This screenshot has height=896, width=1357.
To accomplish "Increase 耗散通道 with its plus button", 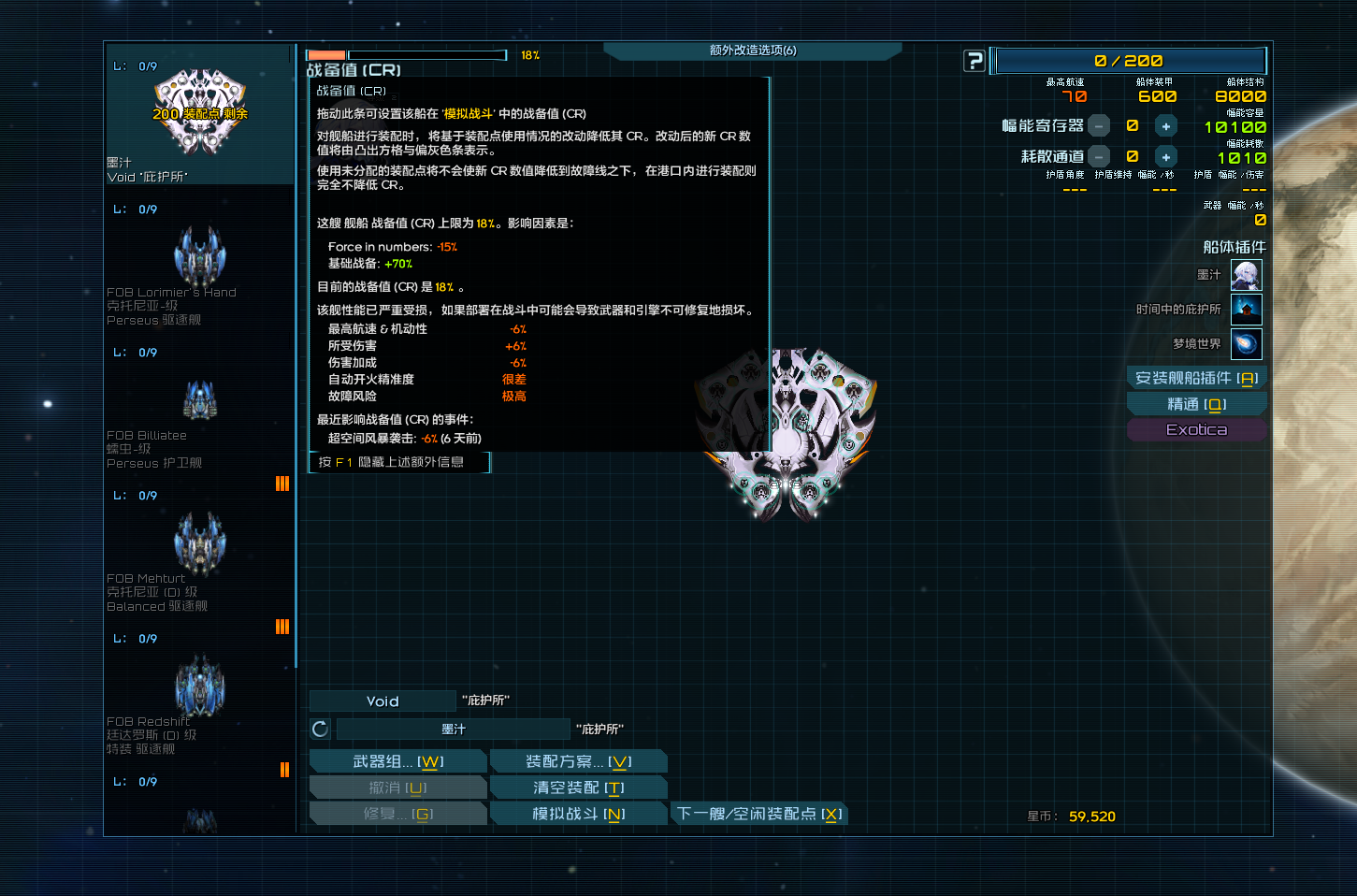I will 1165,156.
